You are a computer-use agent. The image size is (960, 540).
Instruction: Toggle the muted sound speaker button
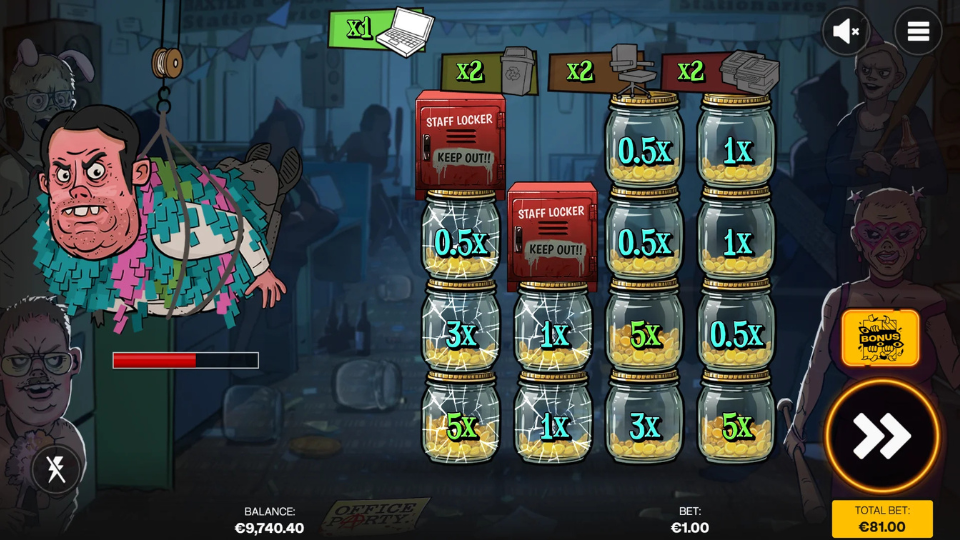coord(845,32)
